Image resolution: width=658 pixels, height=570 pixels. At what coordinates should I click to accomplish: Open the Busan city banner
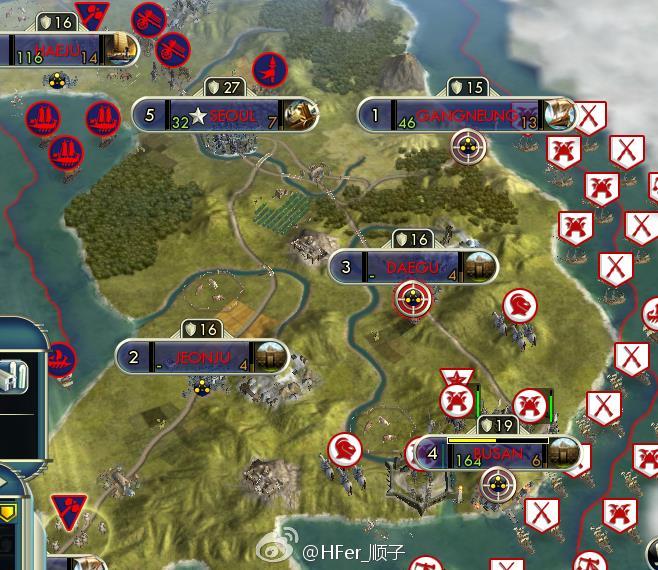click(497, 453)
